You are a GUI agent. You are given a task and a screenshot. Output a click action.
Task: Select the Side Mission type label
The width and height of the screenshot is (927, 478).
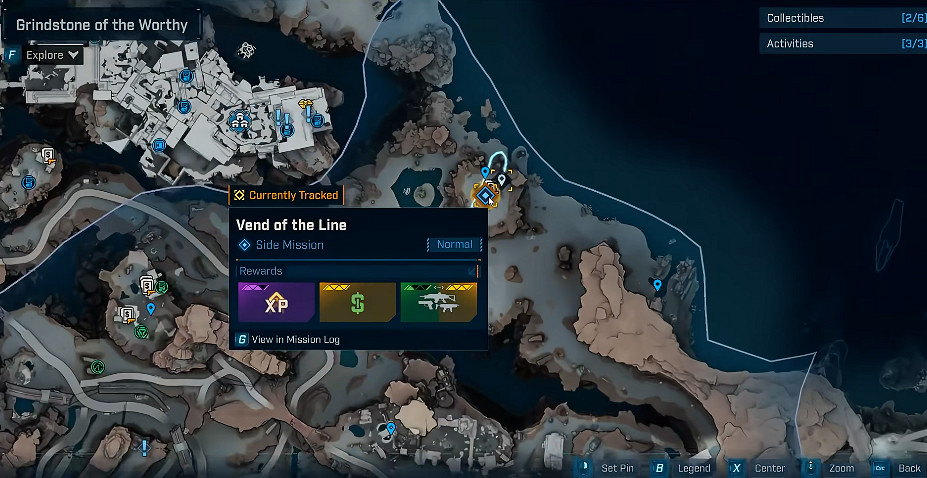tap(289, 245)
